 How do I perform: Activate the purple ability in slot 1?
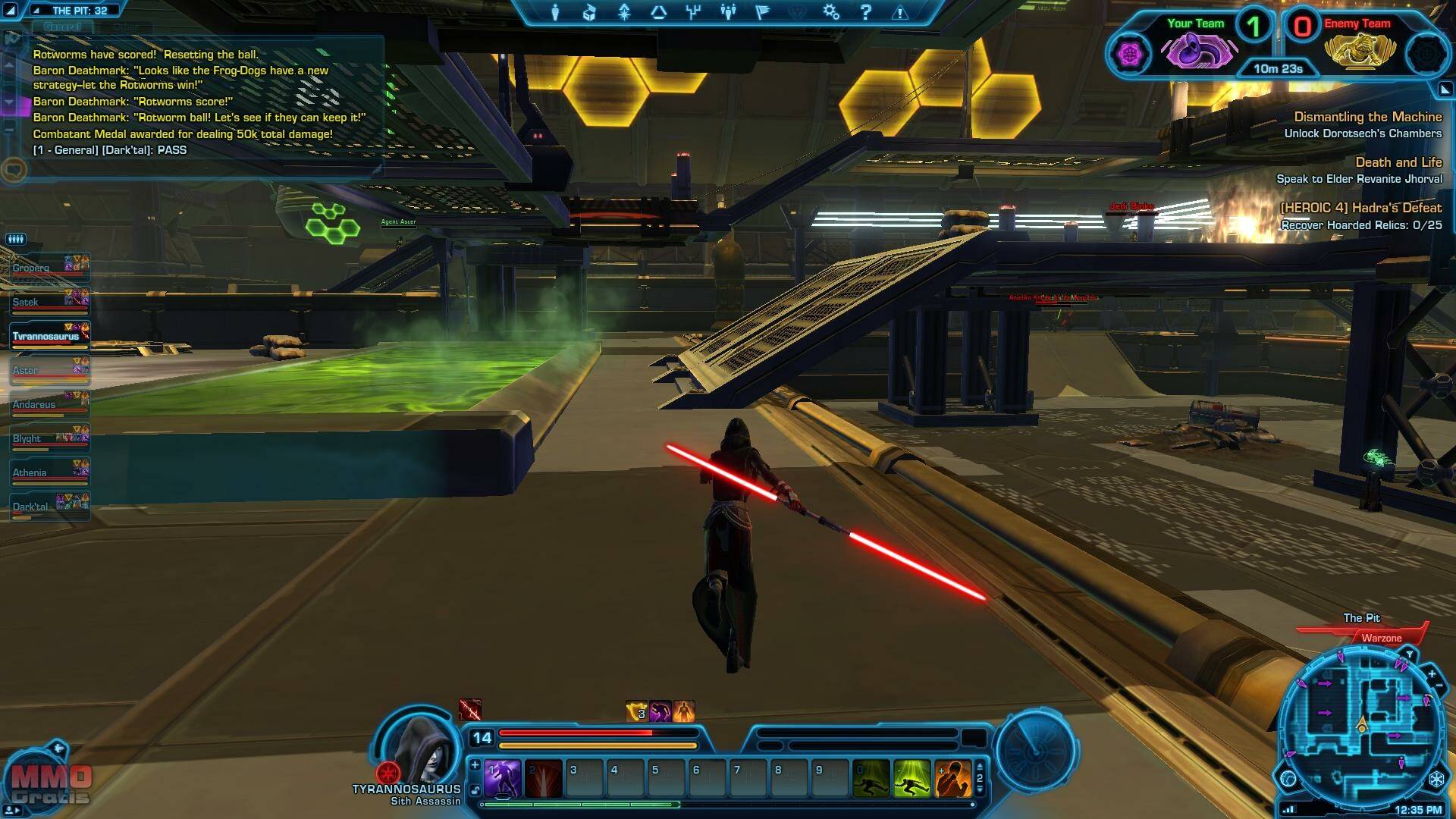(x=502, y=779)
